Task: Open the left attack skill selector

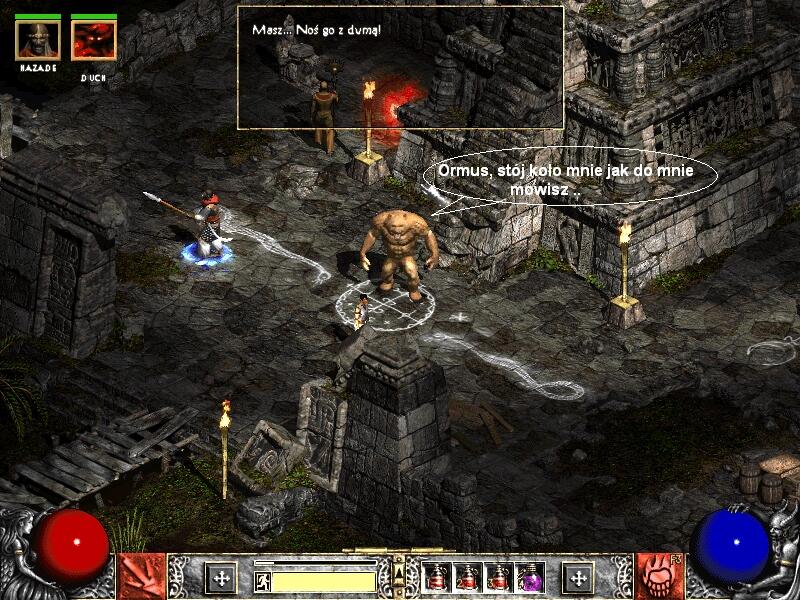Action: (141, 576)
